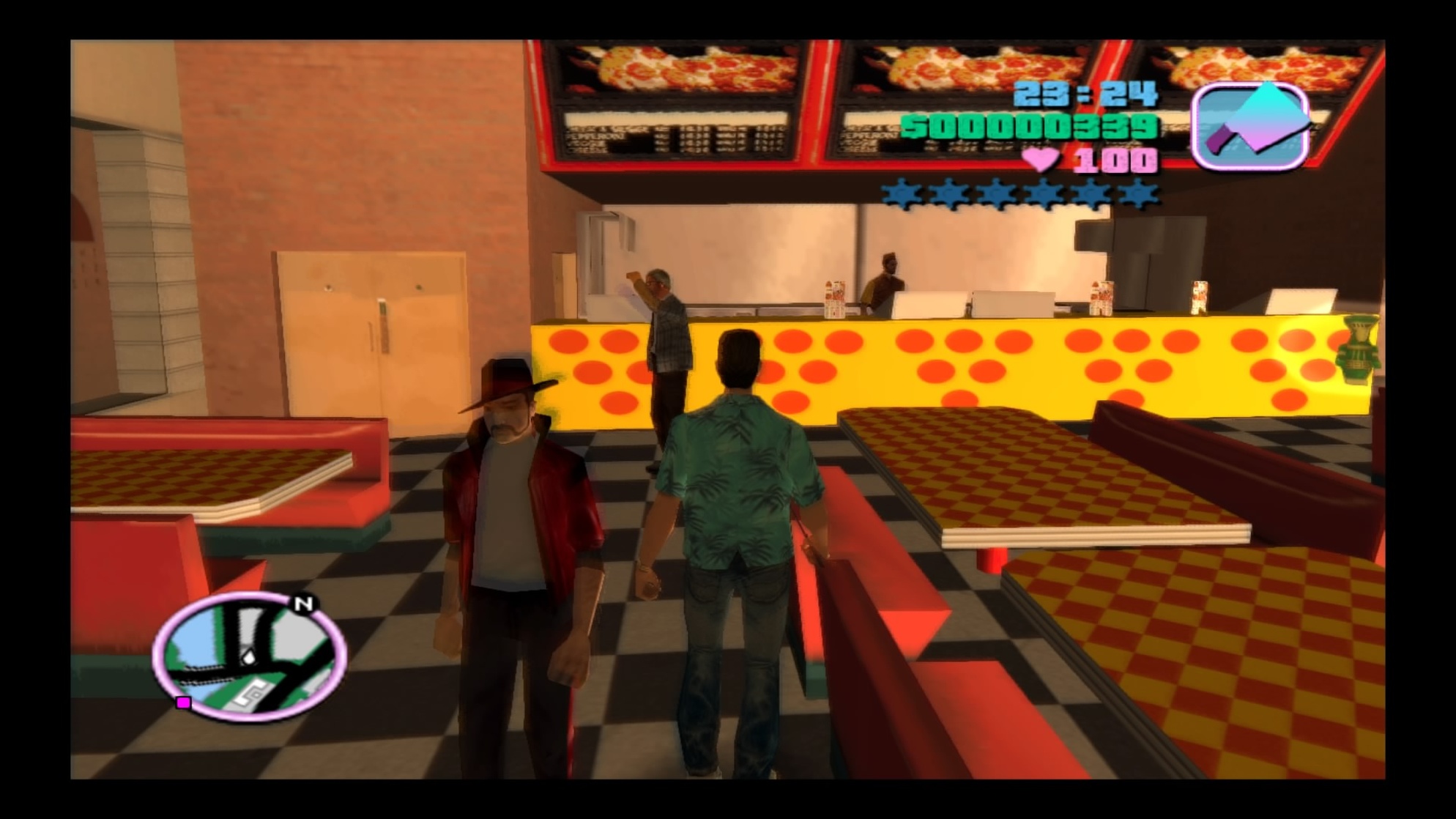This screenshot has height=819, width=1456.
Task: Open the circular radar minimap
Action: point(249,657)
